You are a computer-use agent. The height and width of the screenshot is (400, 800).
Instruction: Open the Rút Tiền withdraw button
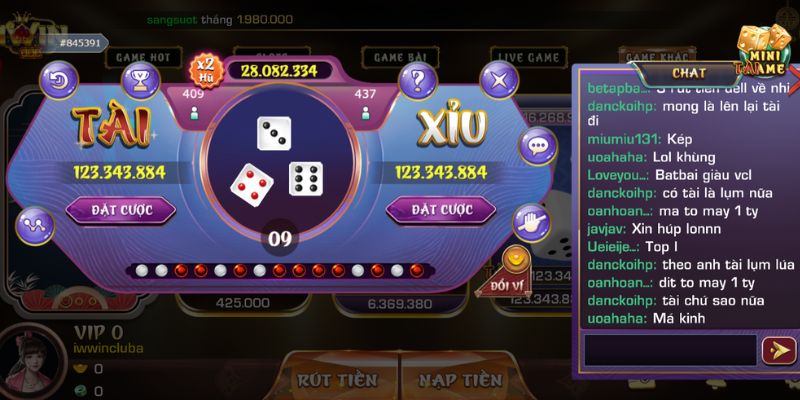[338, 380]
